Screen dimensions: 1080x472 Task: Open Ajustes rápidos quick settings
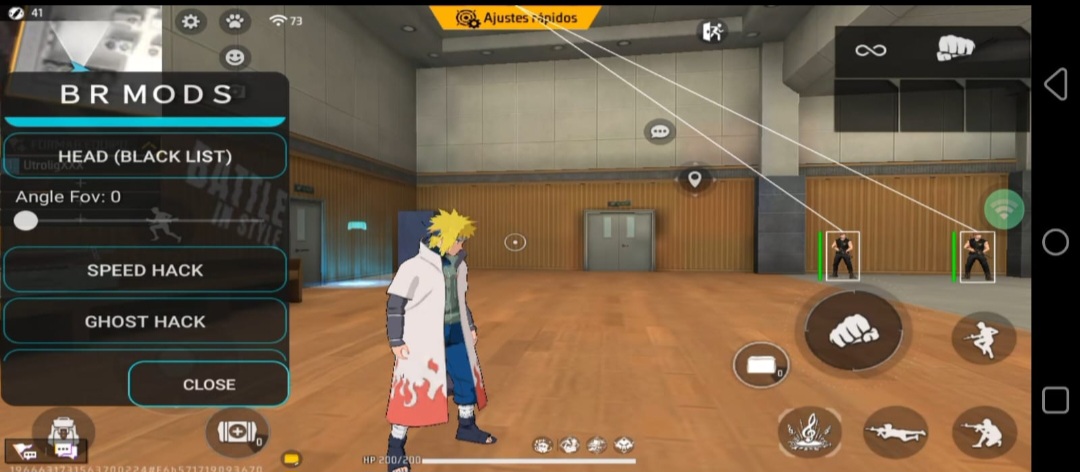(x=515, y=18)
